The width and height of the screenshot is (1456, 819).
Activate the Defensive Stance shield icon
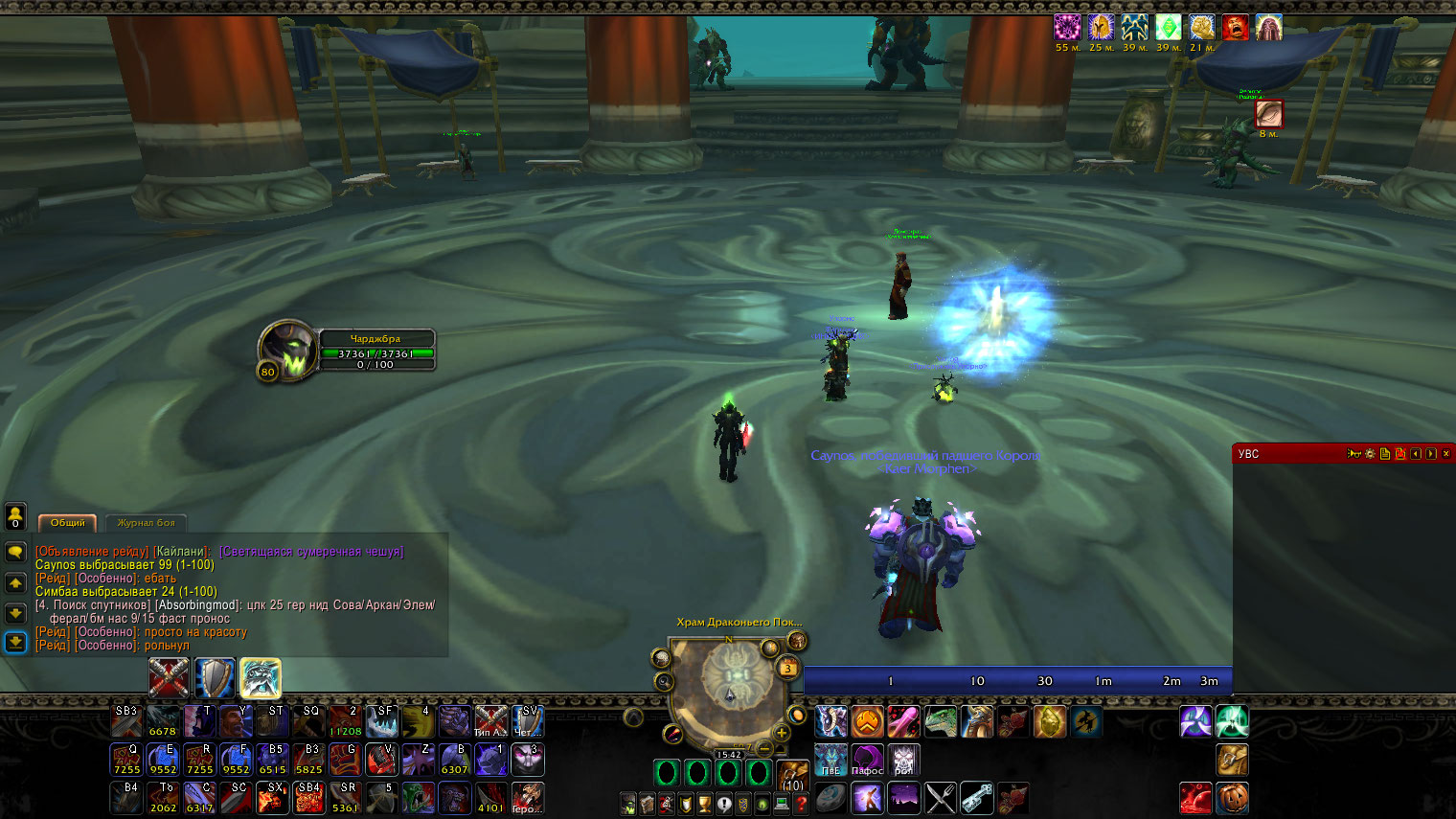click(215, 678)
